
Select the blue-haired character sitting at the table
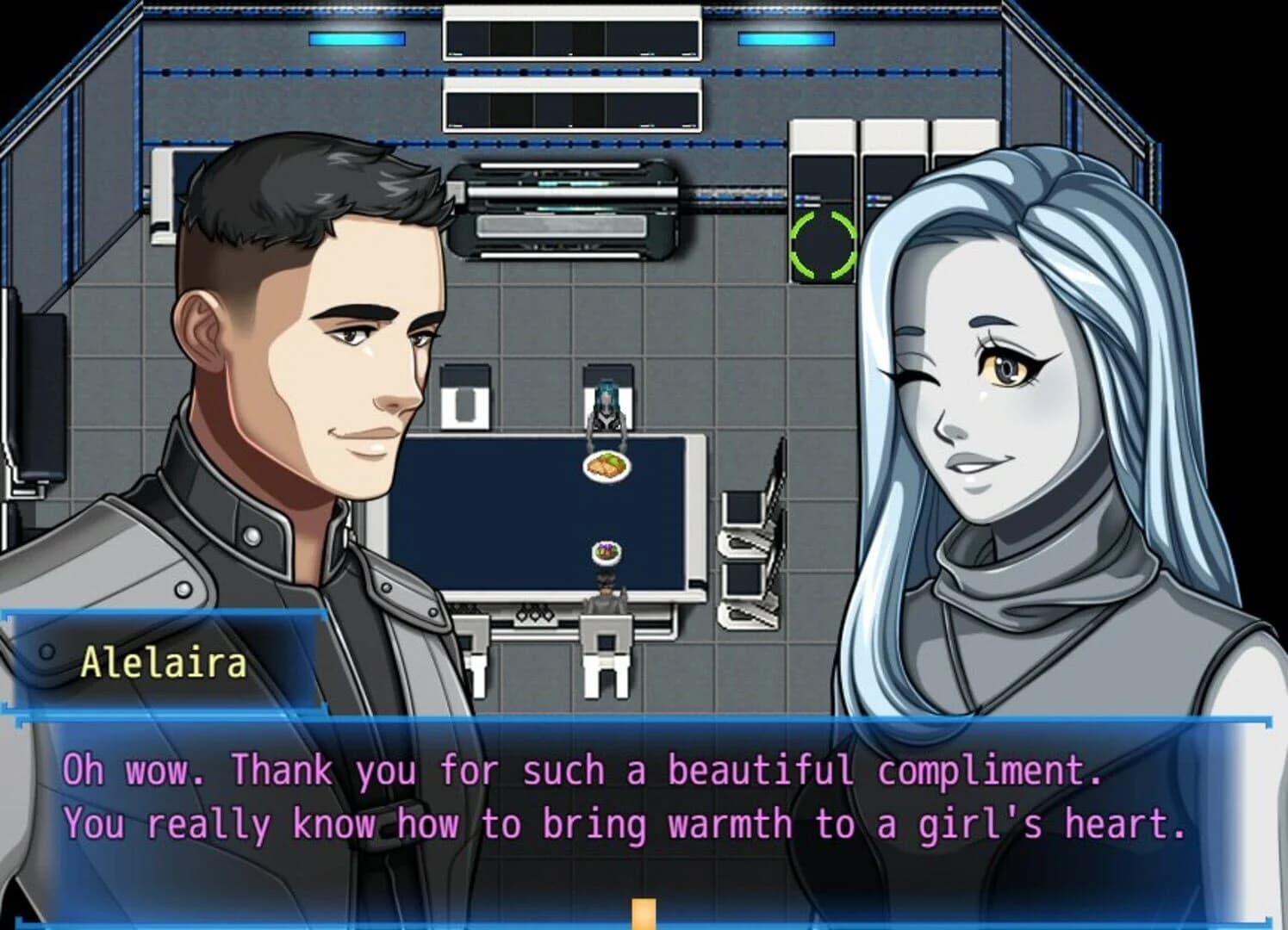point(608,405)
